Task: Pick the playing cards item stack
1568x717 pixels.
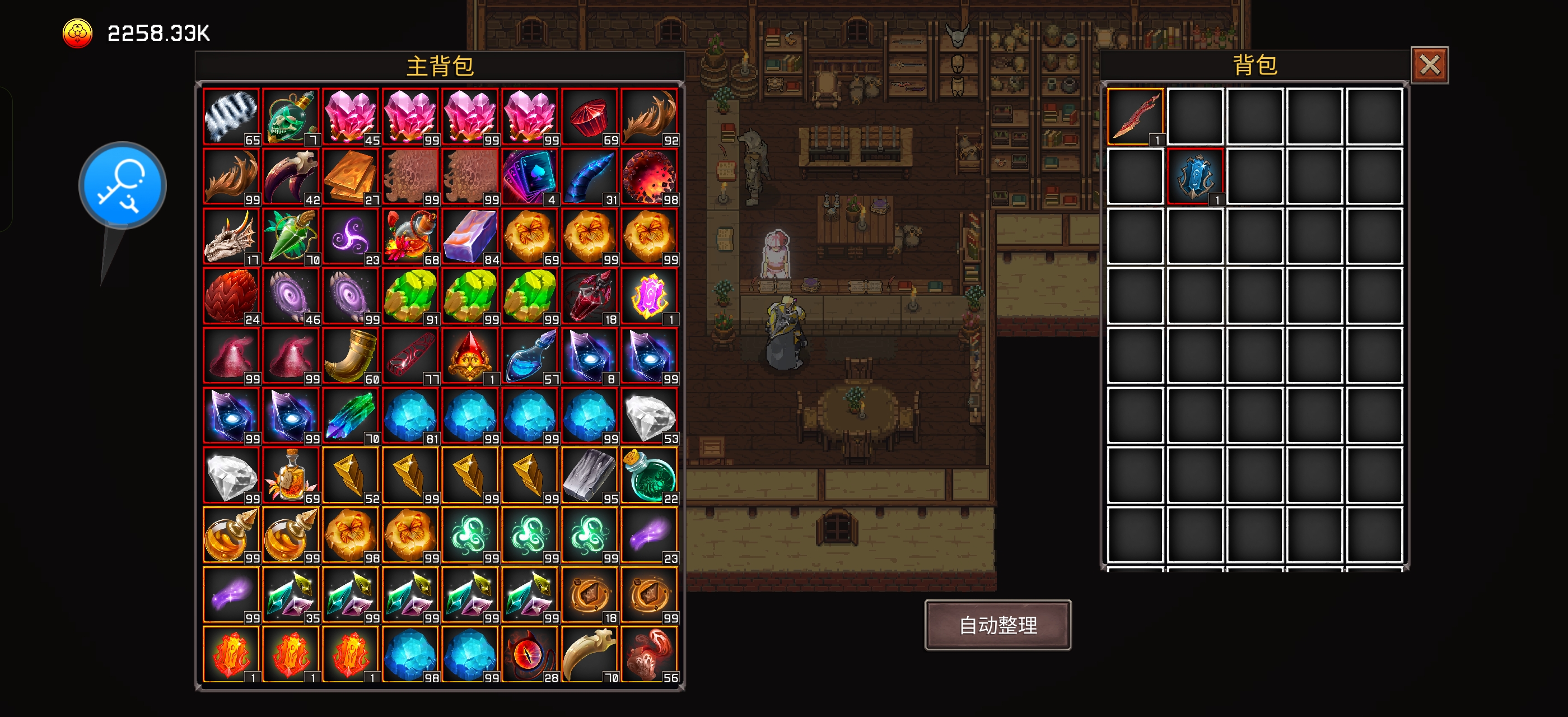Action: [530, 176]
